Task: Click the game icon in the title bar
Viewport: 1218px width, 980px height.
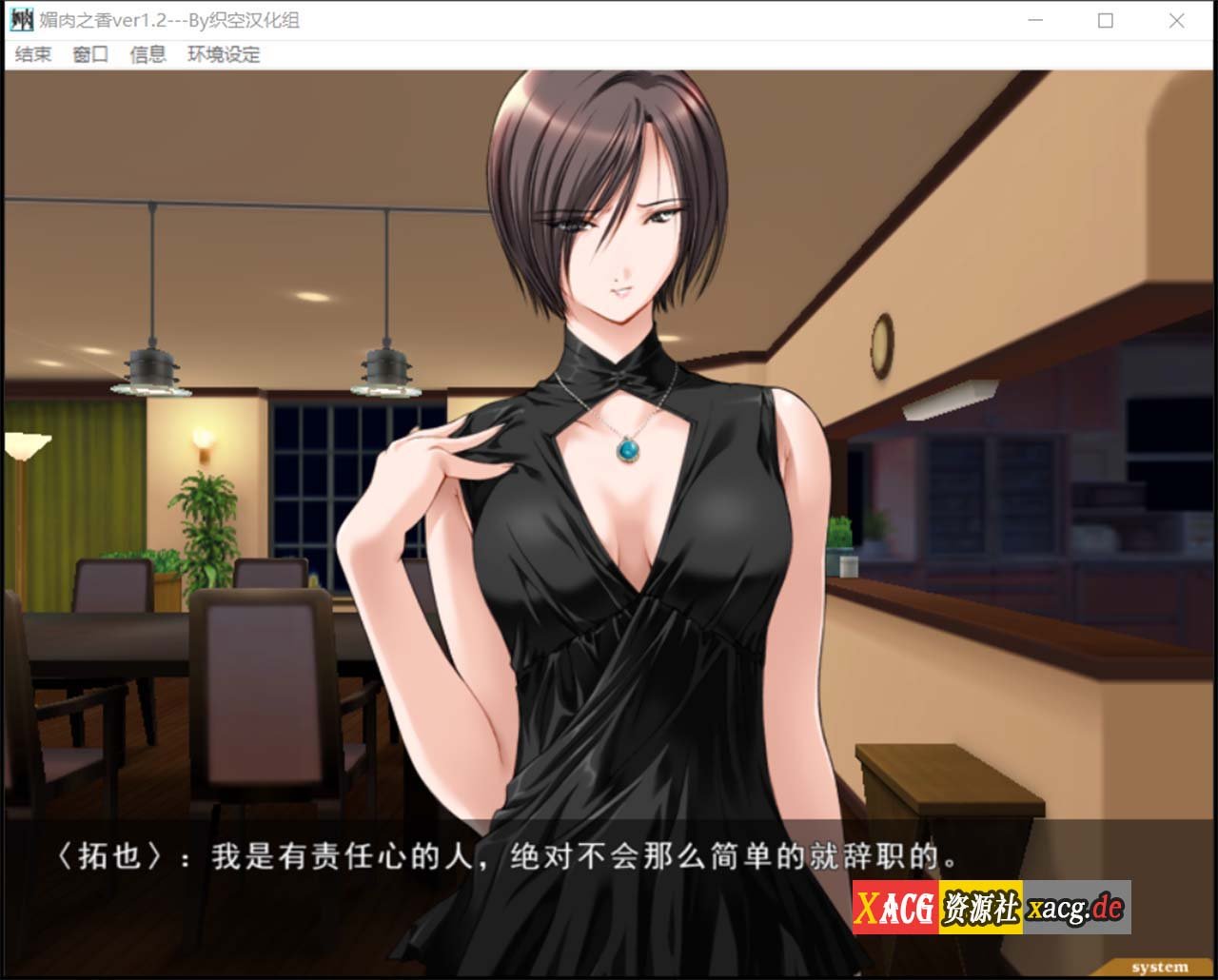Action: tap(20, 19)
